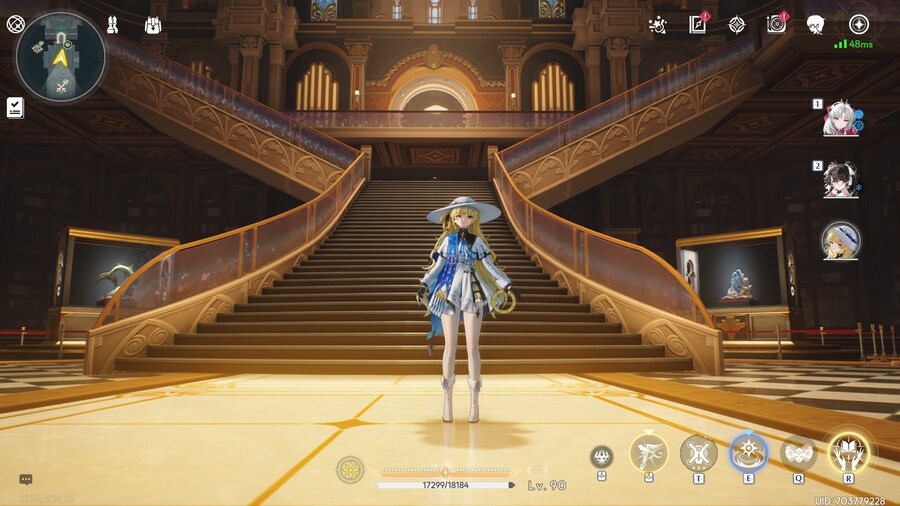Viewport: 900px width, 506px height.
Task: Switch to the white-haired party member 1
Action: [x=840, y=121]
